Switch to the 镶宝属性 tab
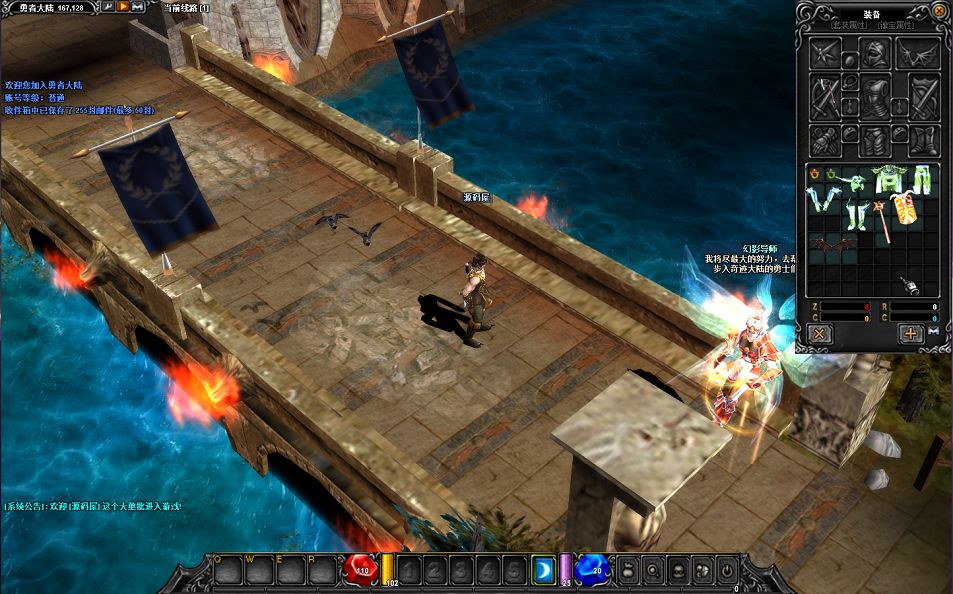Screen dimensions: 953x594 pos(893,24)
